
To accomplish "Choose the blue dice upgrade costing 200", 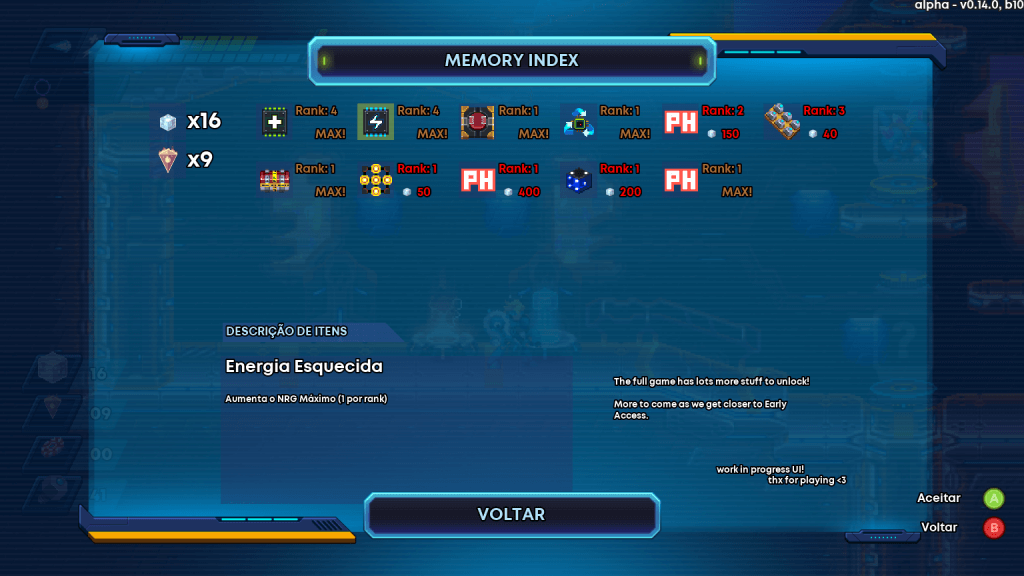I will (x=579, y=180).
